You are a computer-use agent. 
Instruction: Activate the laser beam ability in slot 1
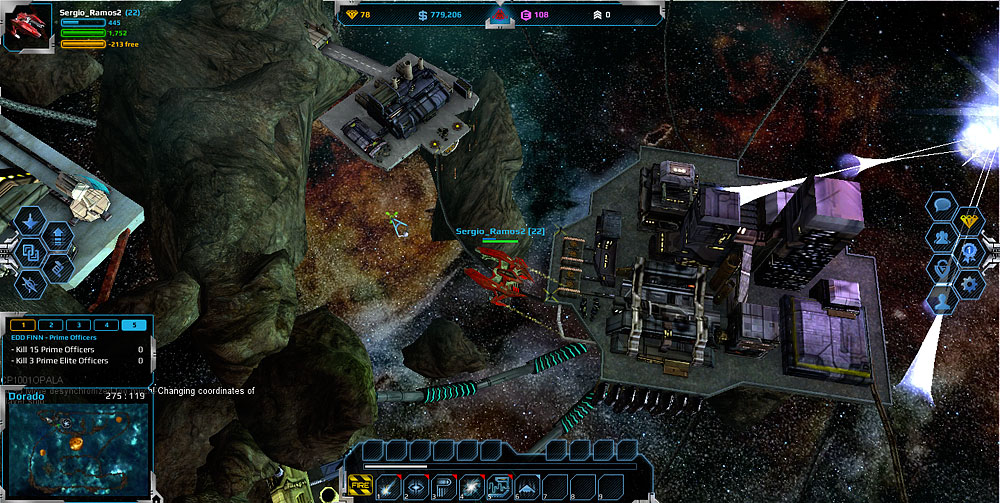coord(388,487)
